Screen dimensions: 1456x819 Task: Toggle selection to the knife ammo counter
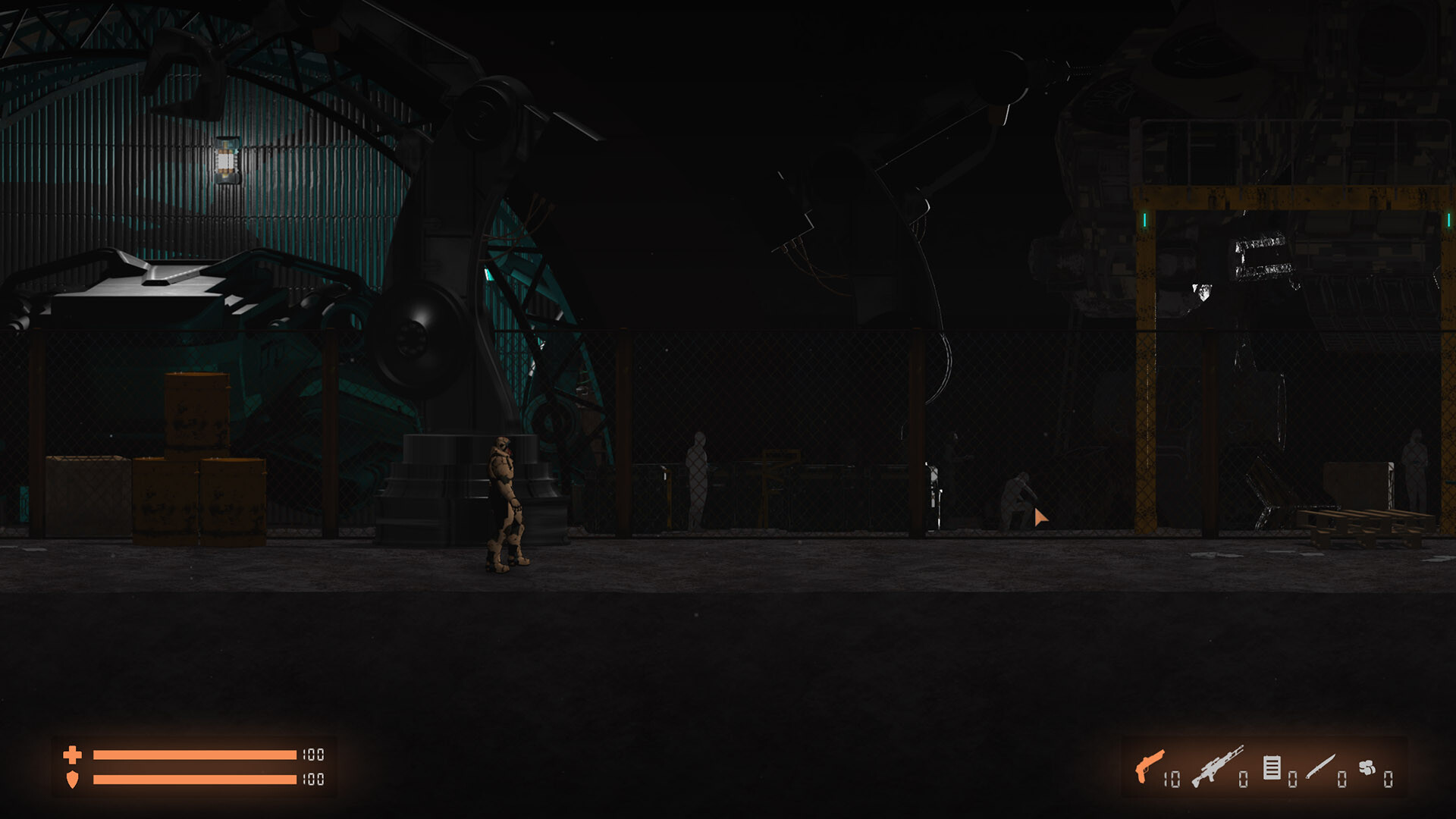click(x=1344, y=778)
